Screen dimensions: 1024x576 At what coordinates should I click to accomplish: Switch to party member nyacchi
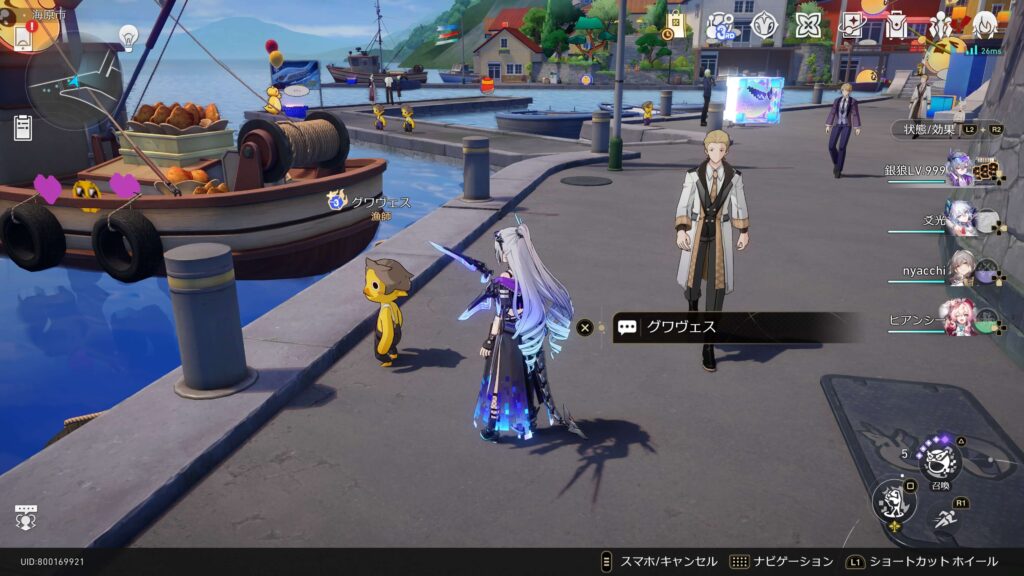point(962,267)
